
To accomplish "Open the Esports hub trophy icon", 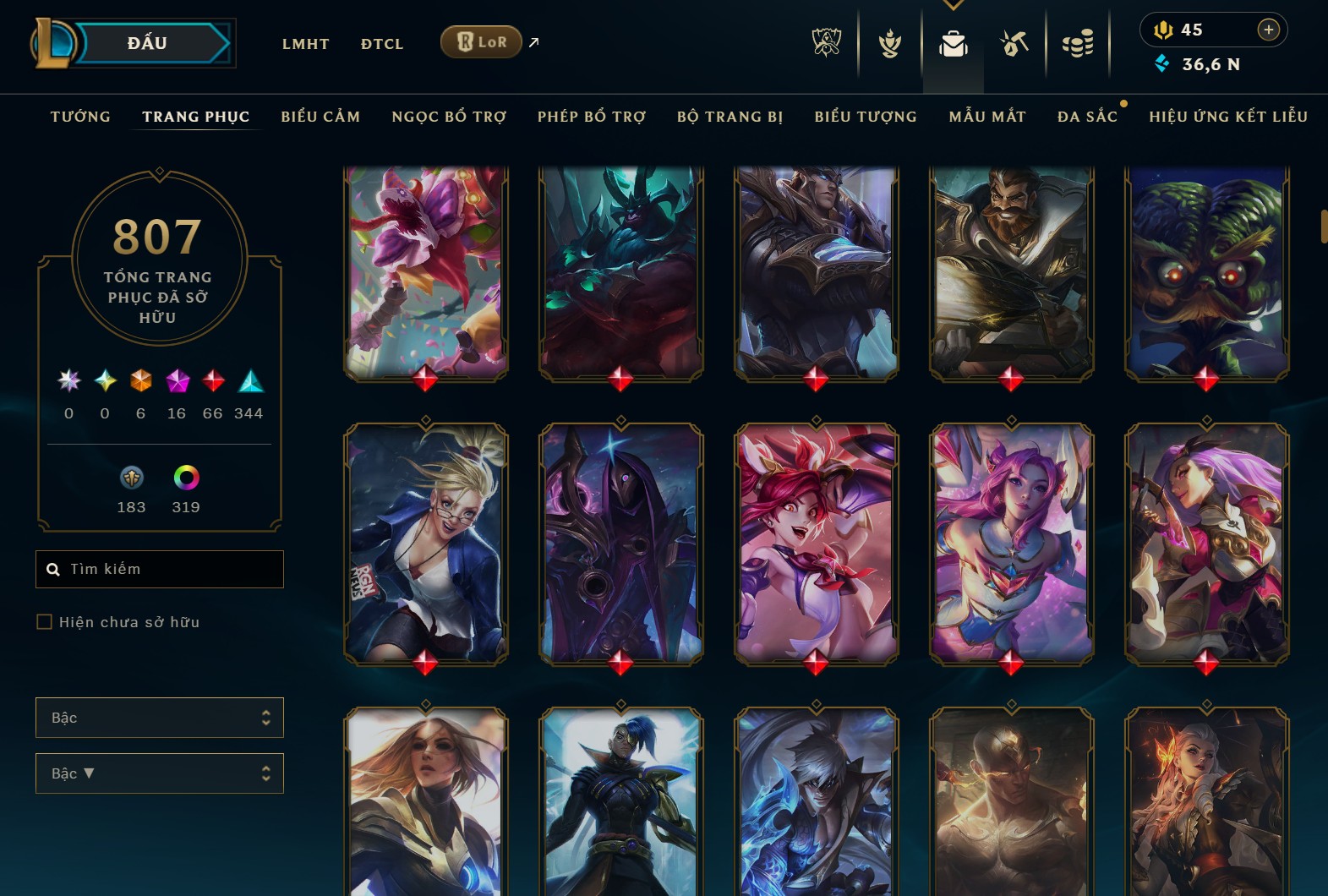I will click(x=828, y=44).
